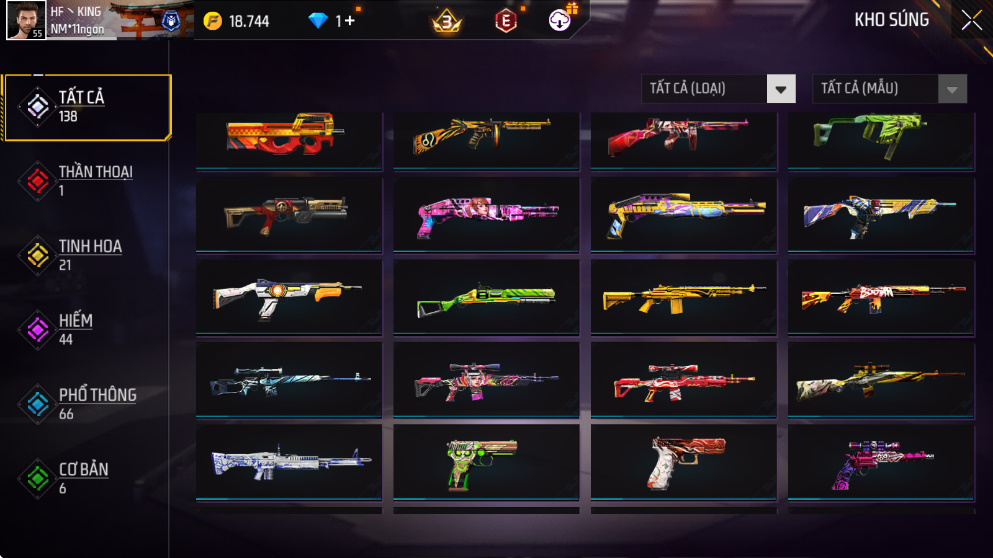Close the Kho Súng weapon vault
993x558 pixels.
click(x=971, y=20)
